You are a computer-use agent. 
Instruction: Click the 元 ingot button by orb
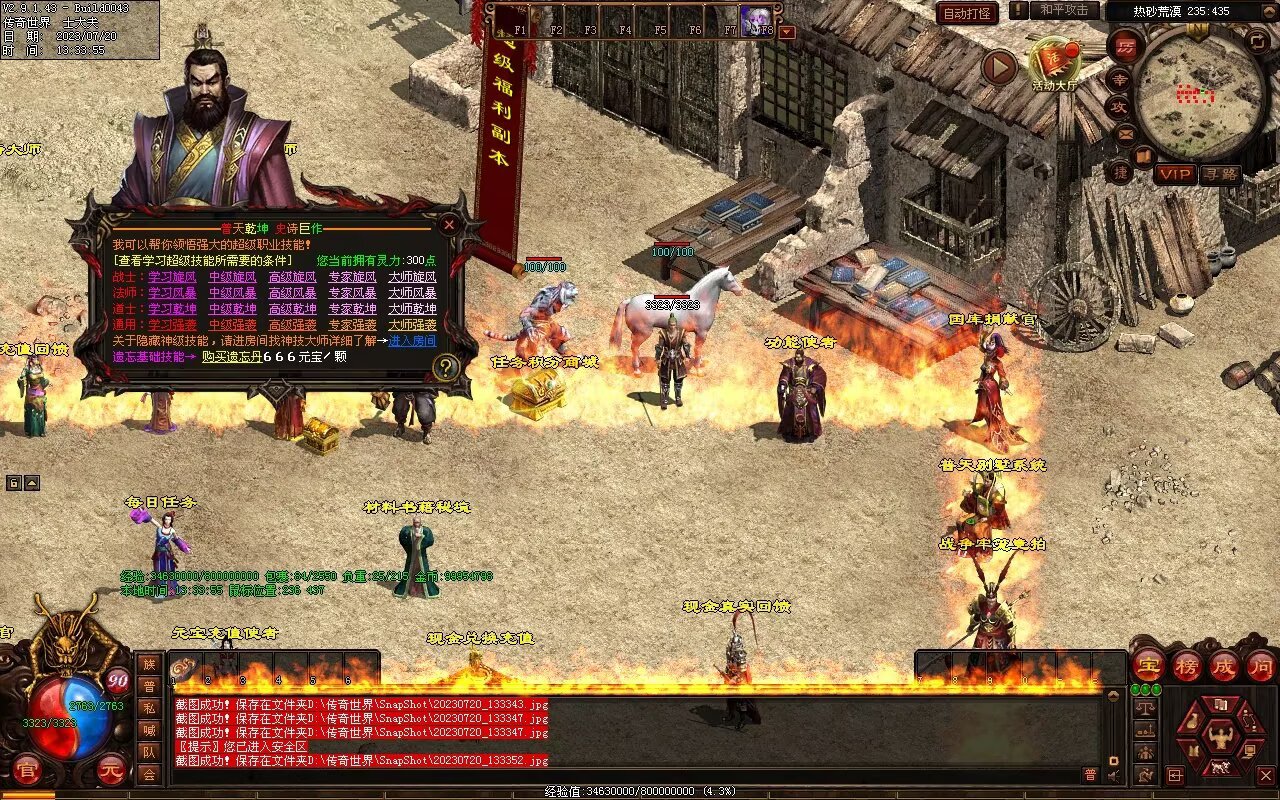coord(110,768)
